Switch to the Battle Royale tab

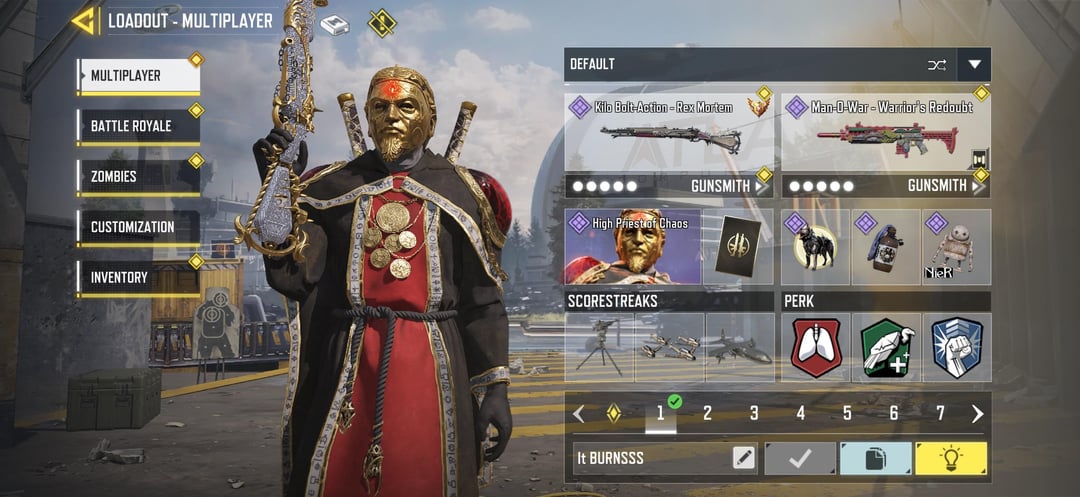(138, 127)
